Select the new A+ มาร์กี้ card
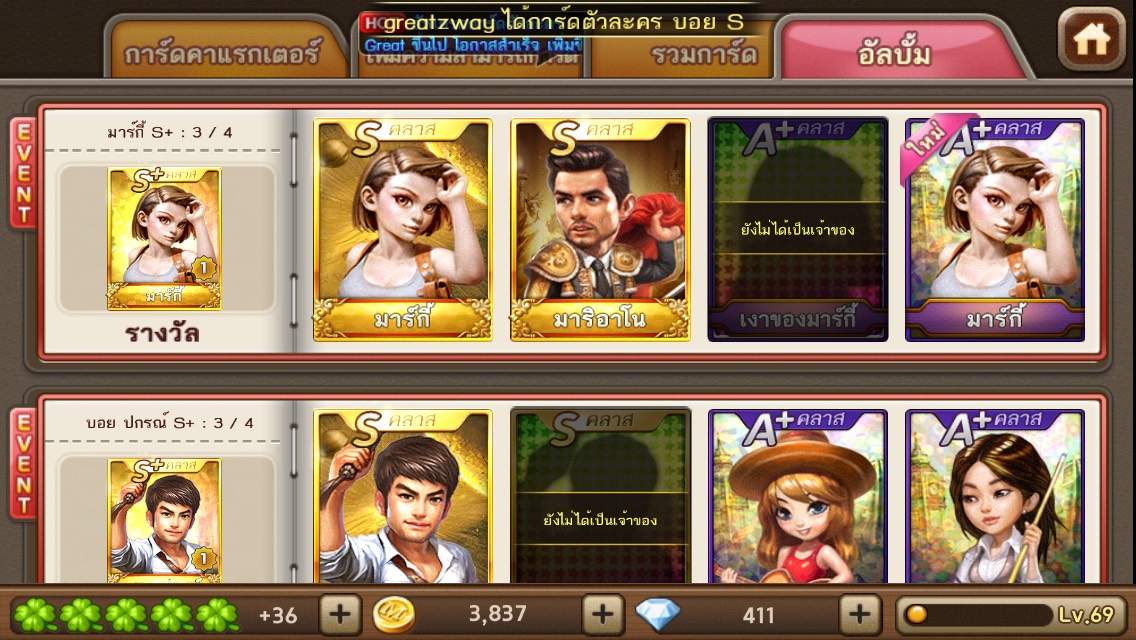 pos(994,230)
